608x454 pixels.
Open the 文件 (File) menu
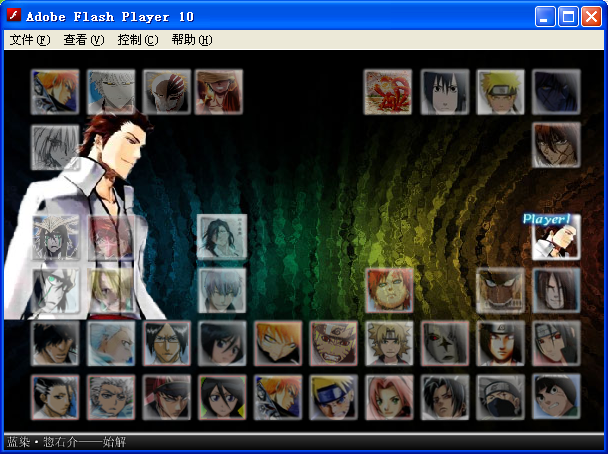29,40
